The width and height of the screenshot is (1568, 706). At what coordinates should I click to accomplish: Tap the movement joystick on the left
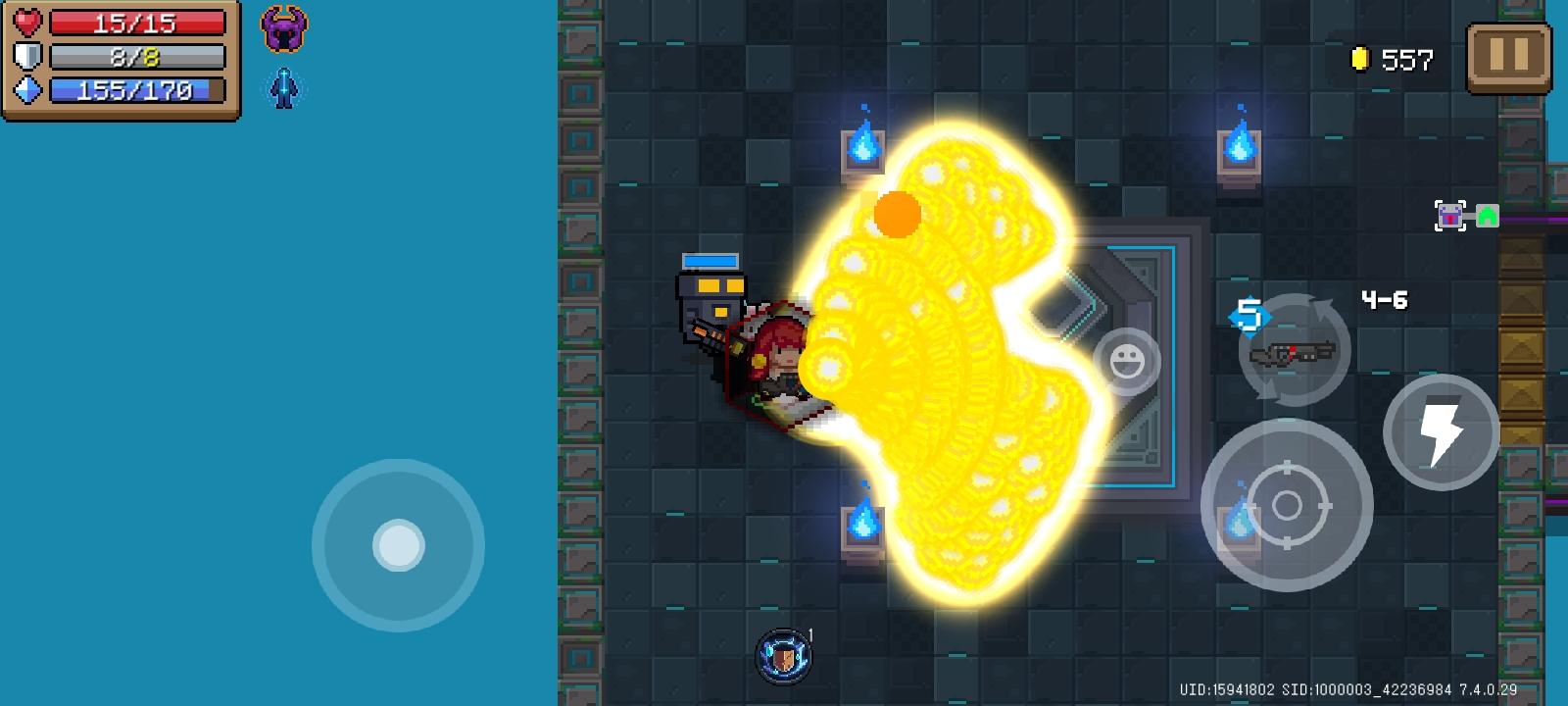pos(398,545)
